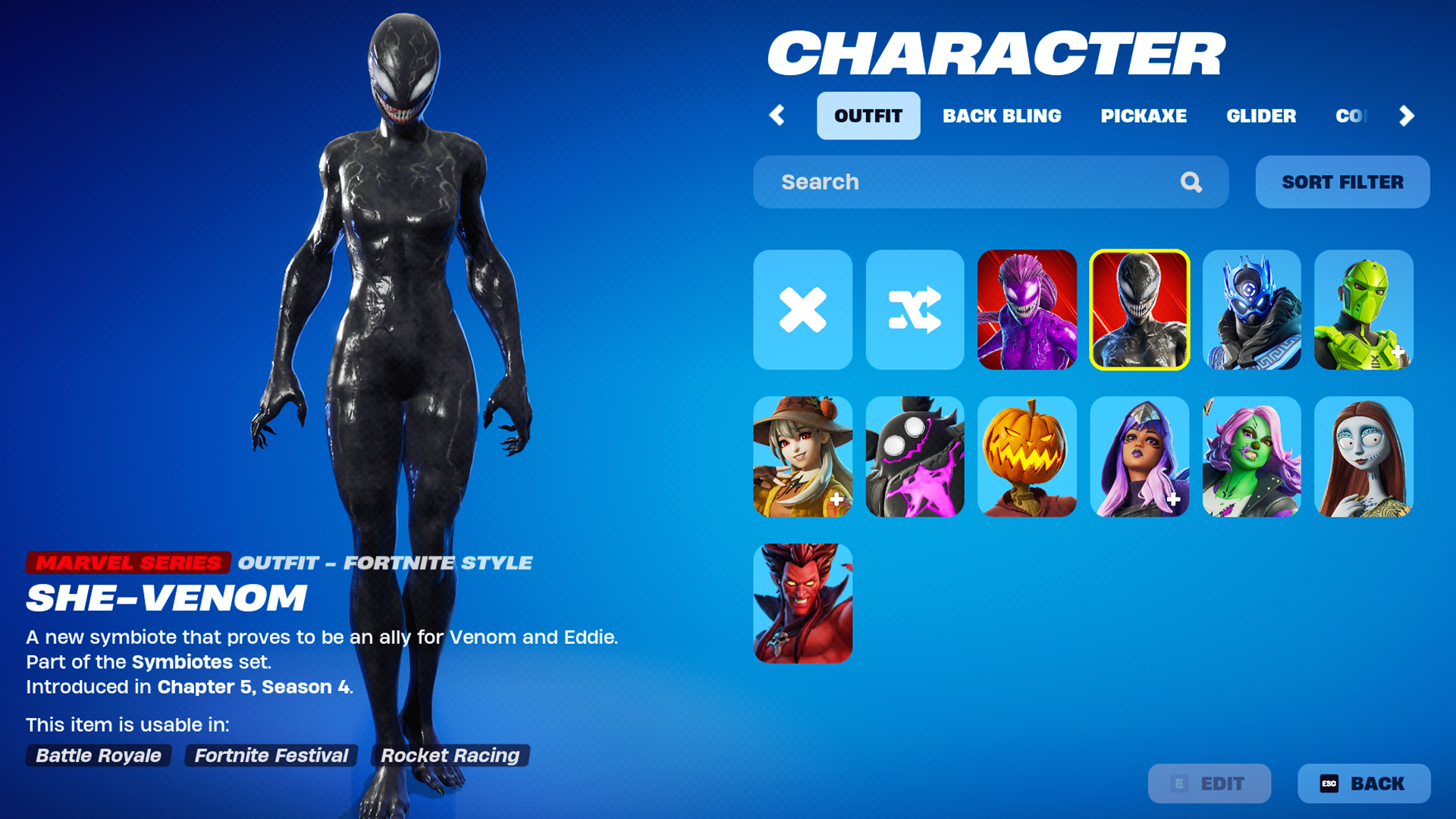
Task: Open the Pickaxe tab
Action: pos(1144,115)
